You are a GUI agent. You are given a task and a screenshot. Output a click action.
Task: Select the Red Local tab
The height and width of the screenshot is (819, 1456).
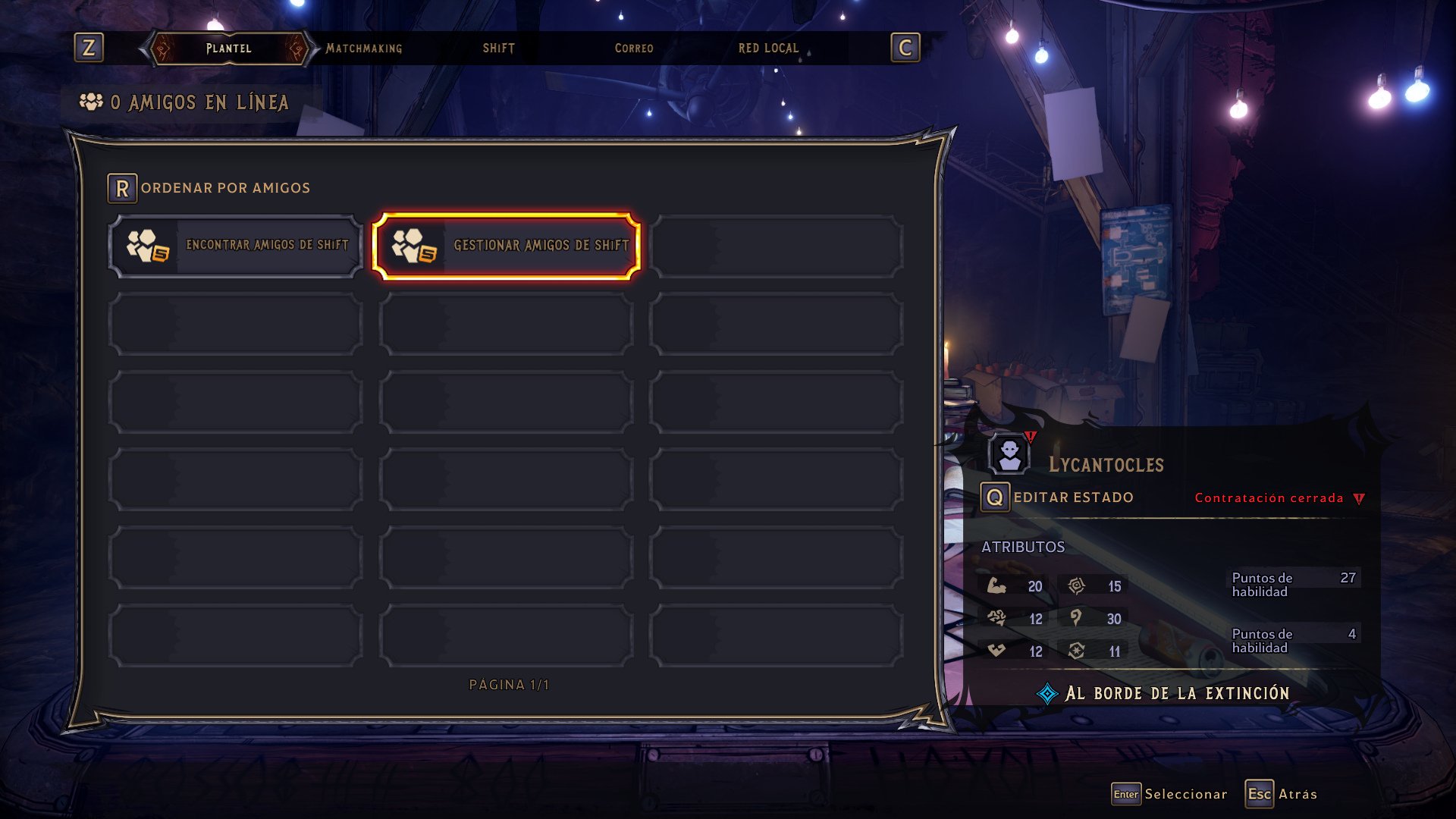click(768, 49)
